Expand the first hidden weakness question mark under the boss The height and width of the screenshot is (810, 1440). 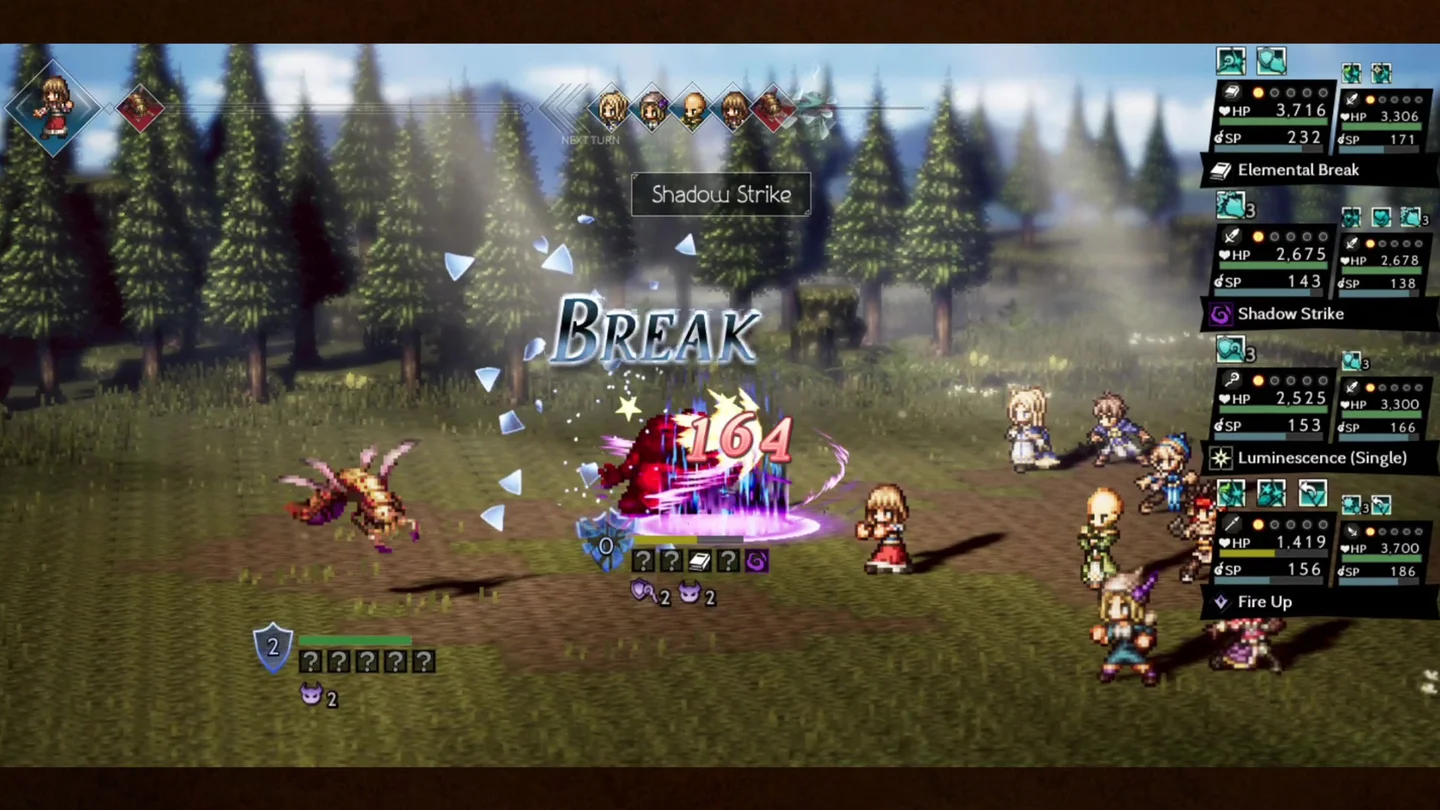tap(643, 560)
